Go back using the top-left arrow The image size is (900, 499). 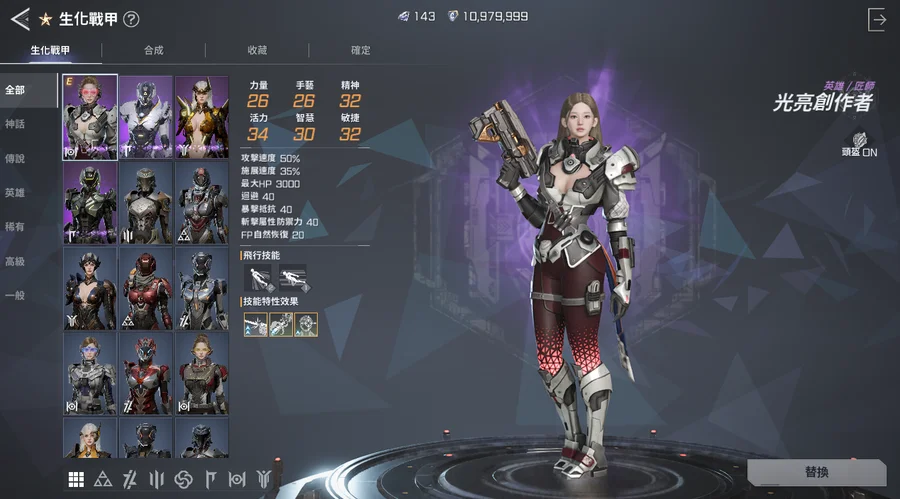20,18
